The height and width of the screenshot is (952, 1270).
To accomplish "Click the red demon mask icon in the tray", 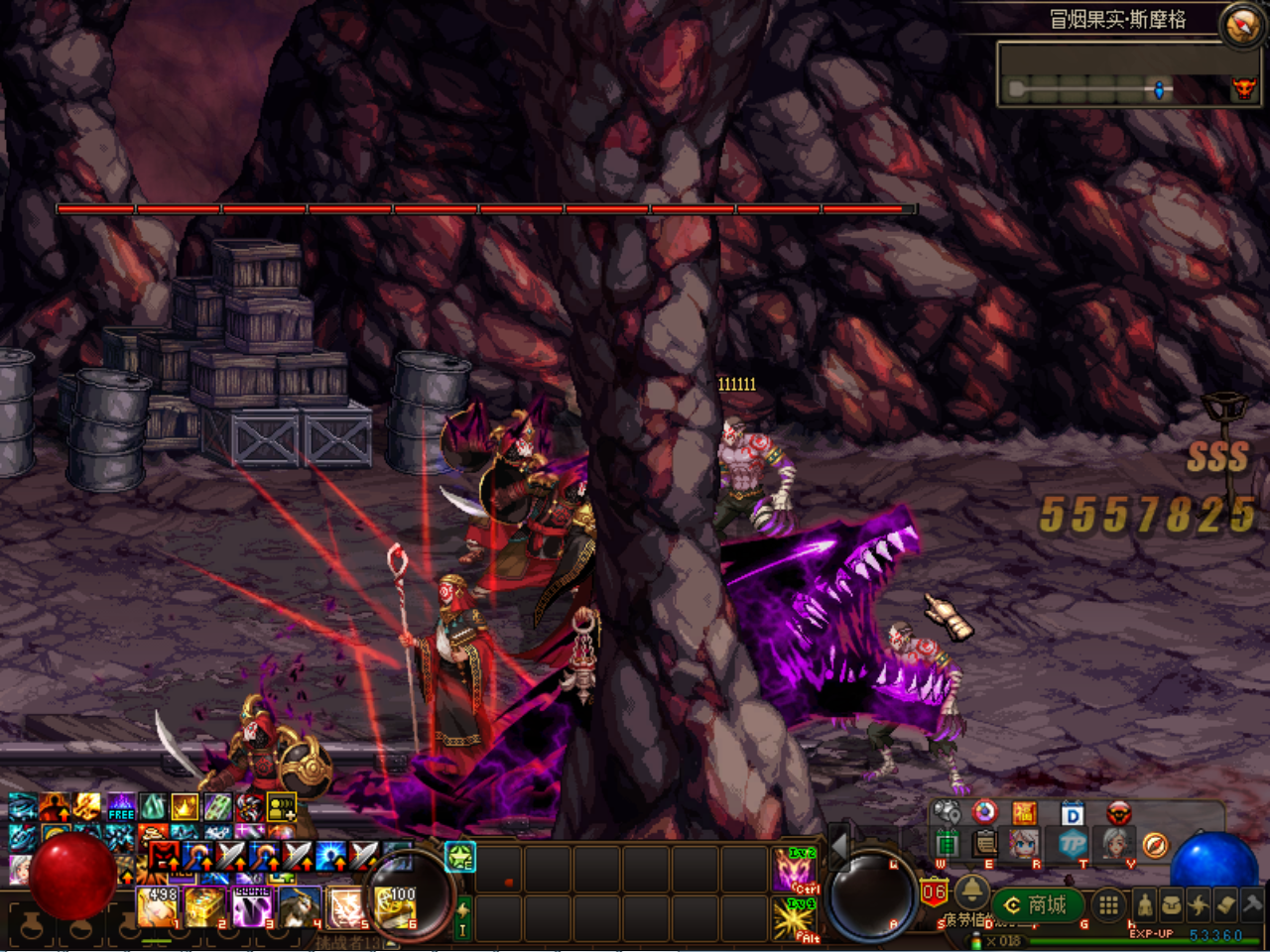I will (1119, 813).
